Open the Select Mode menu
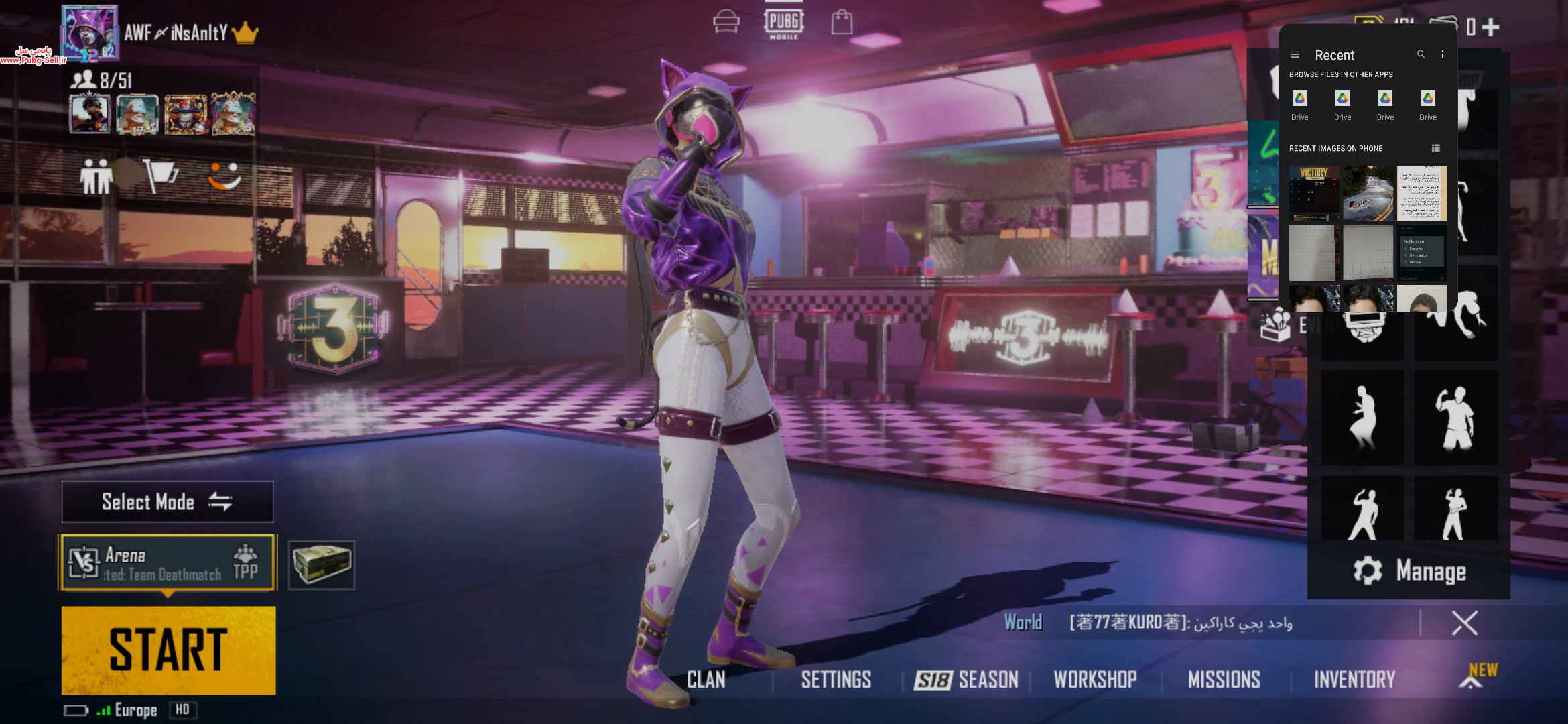The width and height of the screenshot is (1568, 724). point(168,501)
